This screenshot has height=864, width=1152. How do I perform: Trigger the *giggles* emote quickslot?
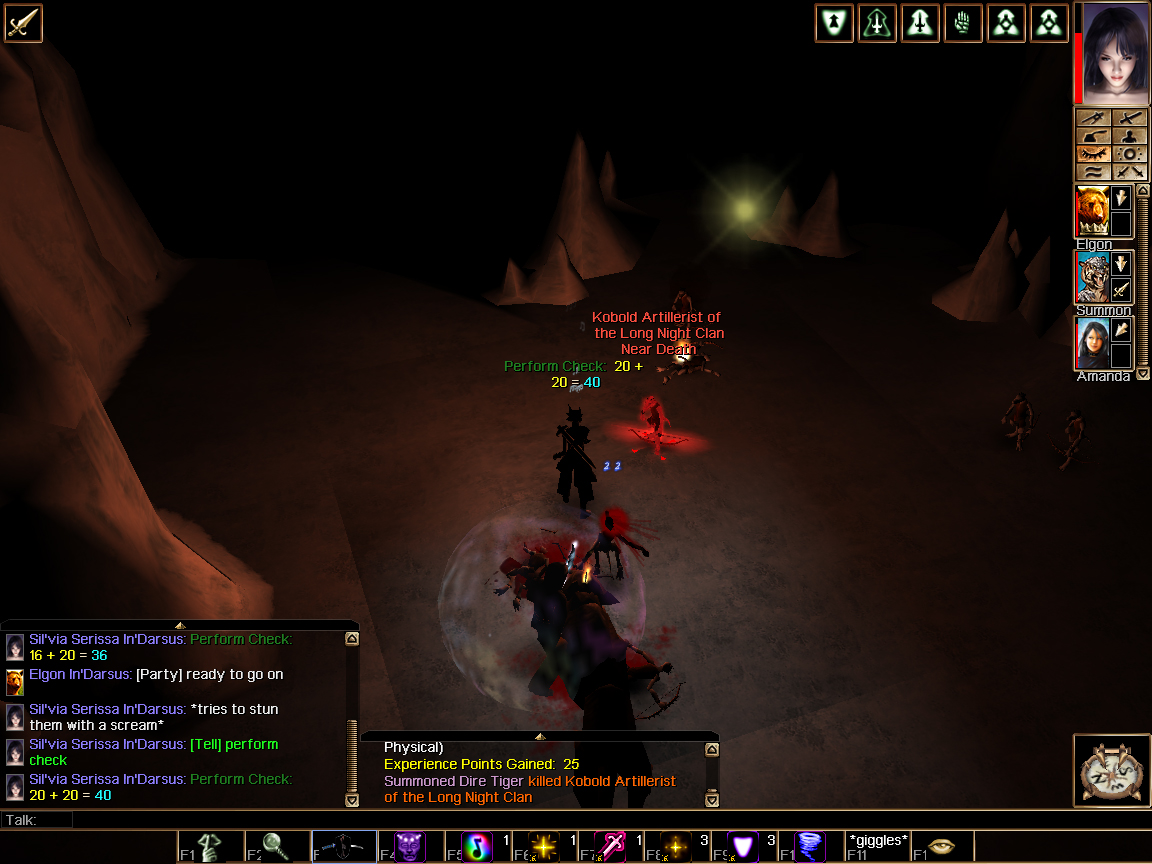pyautogui.click(x=877, y=847)
